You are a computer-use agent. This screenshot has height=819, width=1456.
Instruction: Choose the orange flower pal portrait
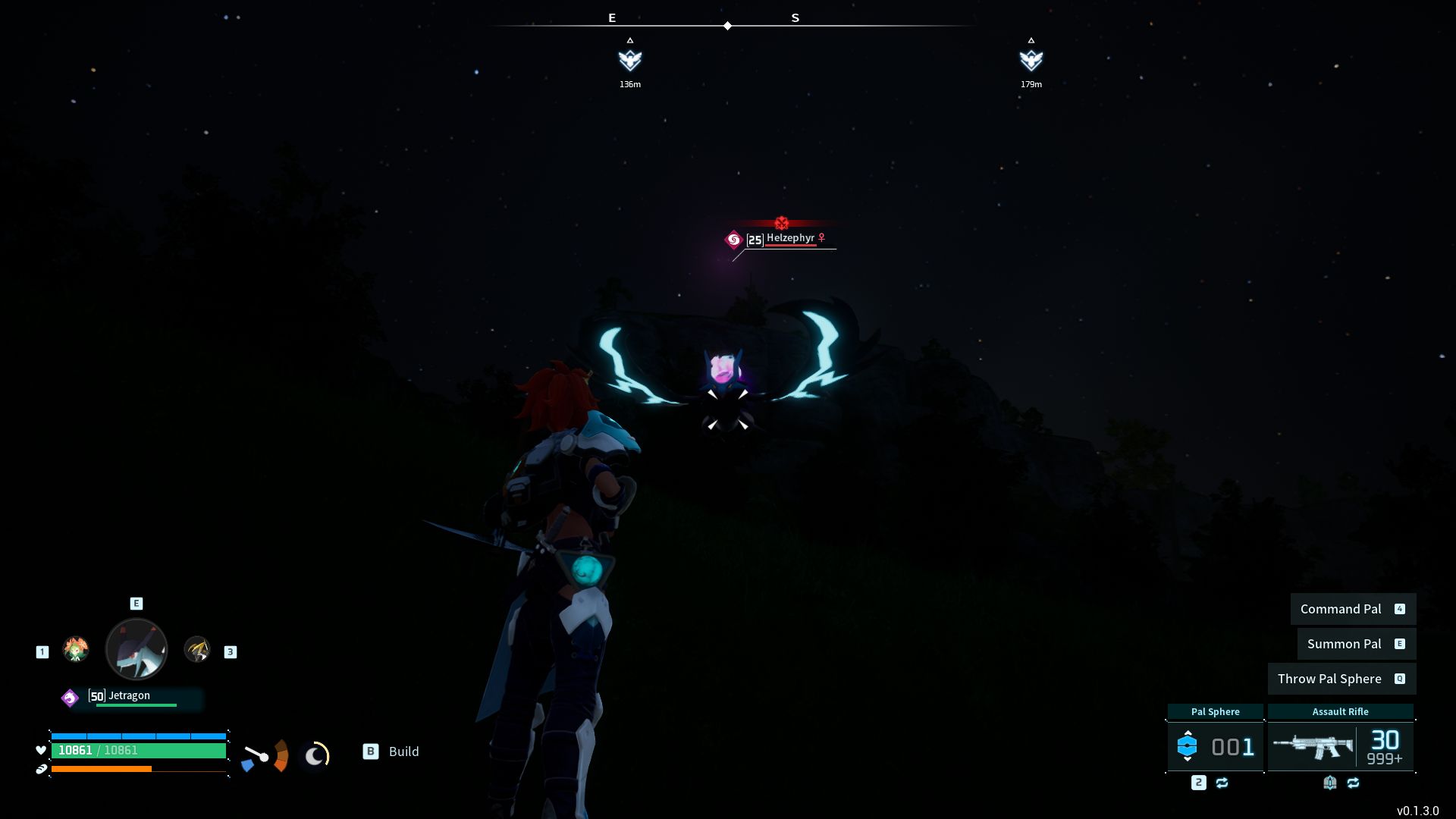[x=76, y=649]
